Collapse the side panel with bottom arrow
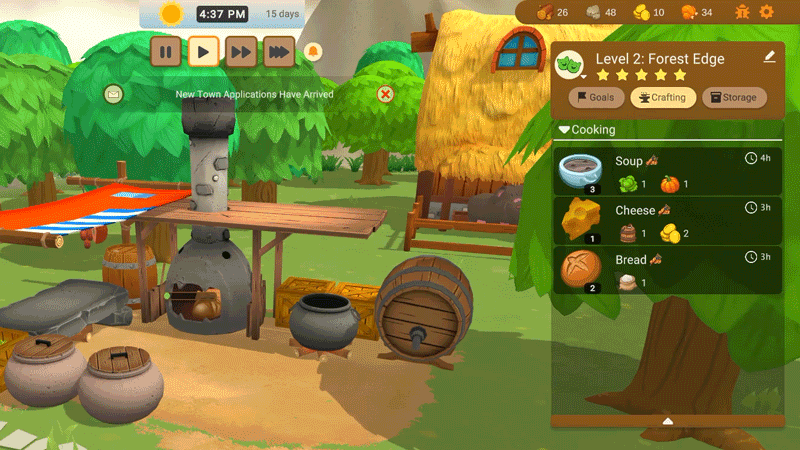The image size is (800, 450). [x=668, y=421]
